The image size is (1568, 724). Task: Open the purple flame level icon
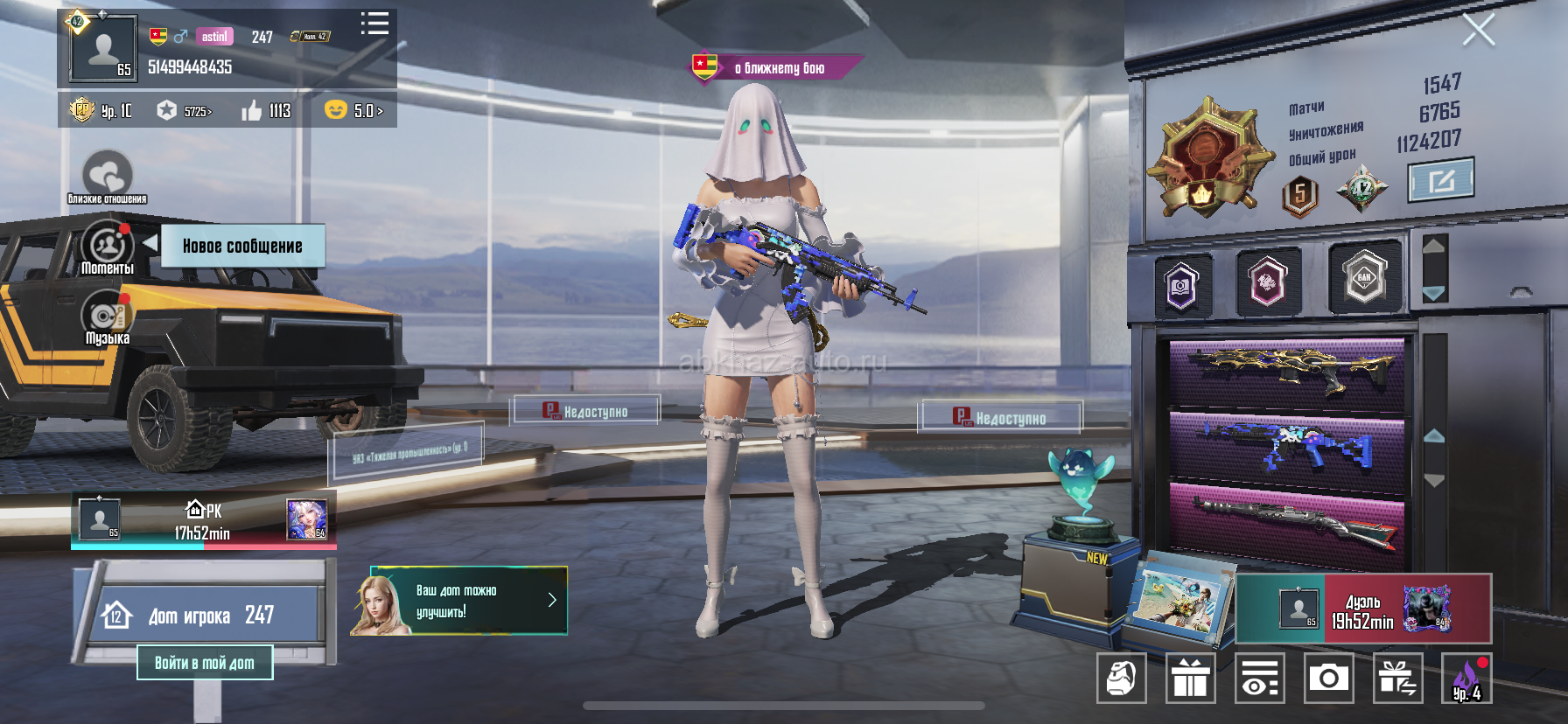point(1466,678)
